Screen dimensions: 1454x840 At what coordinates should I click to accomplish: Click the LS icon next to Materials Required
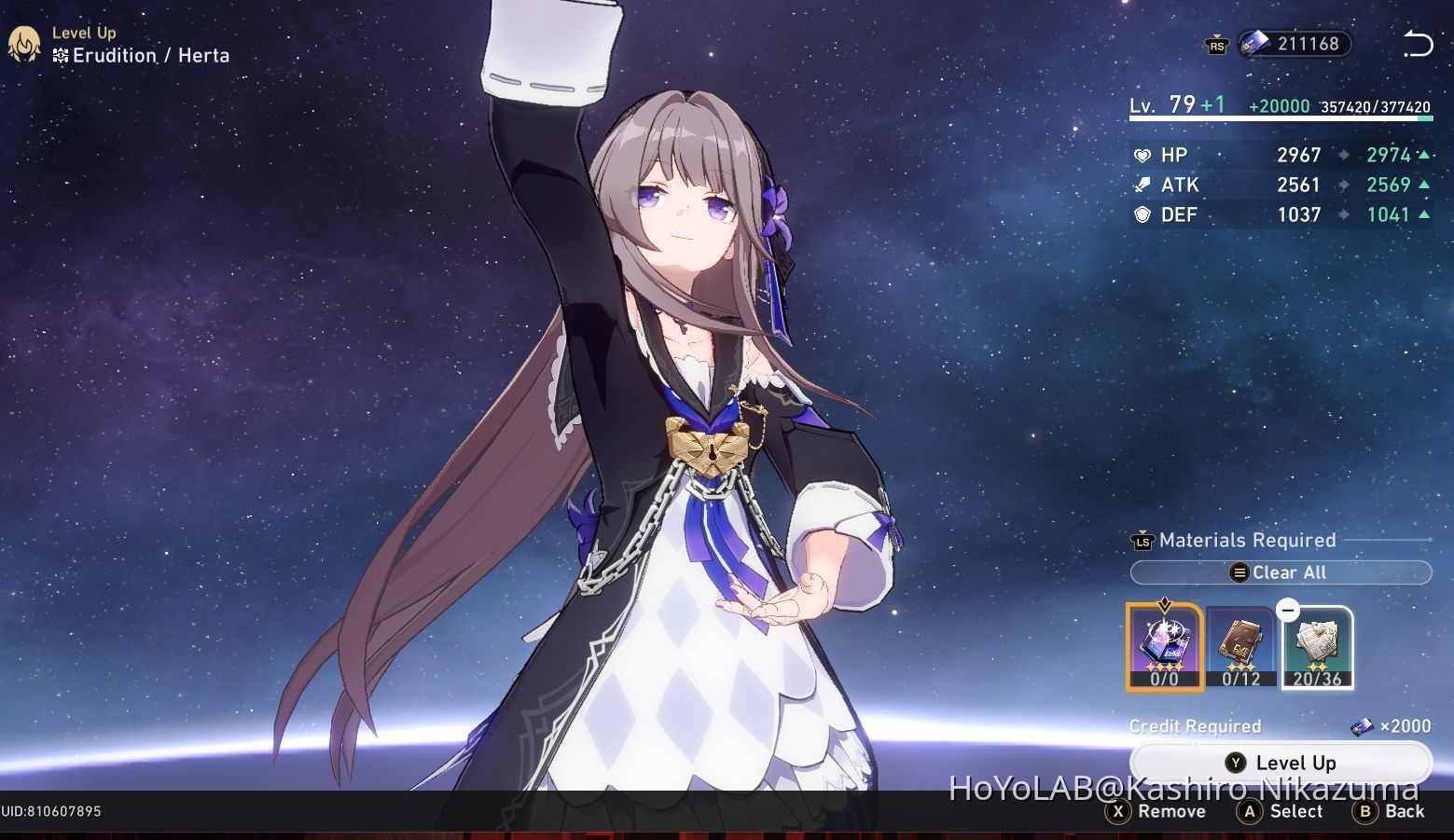coord(1142,541)
